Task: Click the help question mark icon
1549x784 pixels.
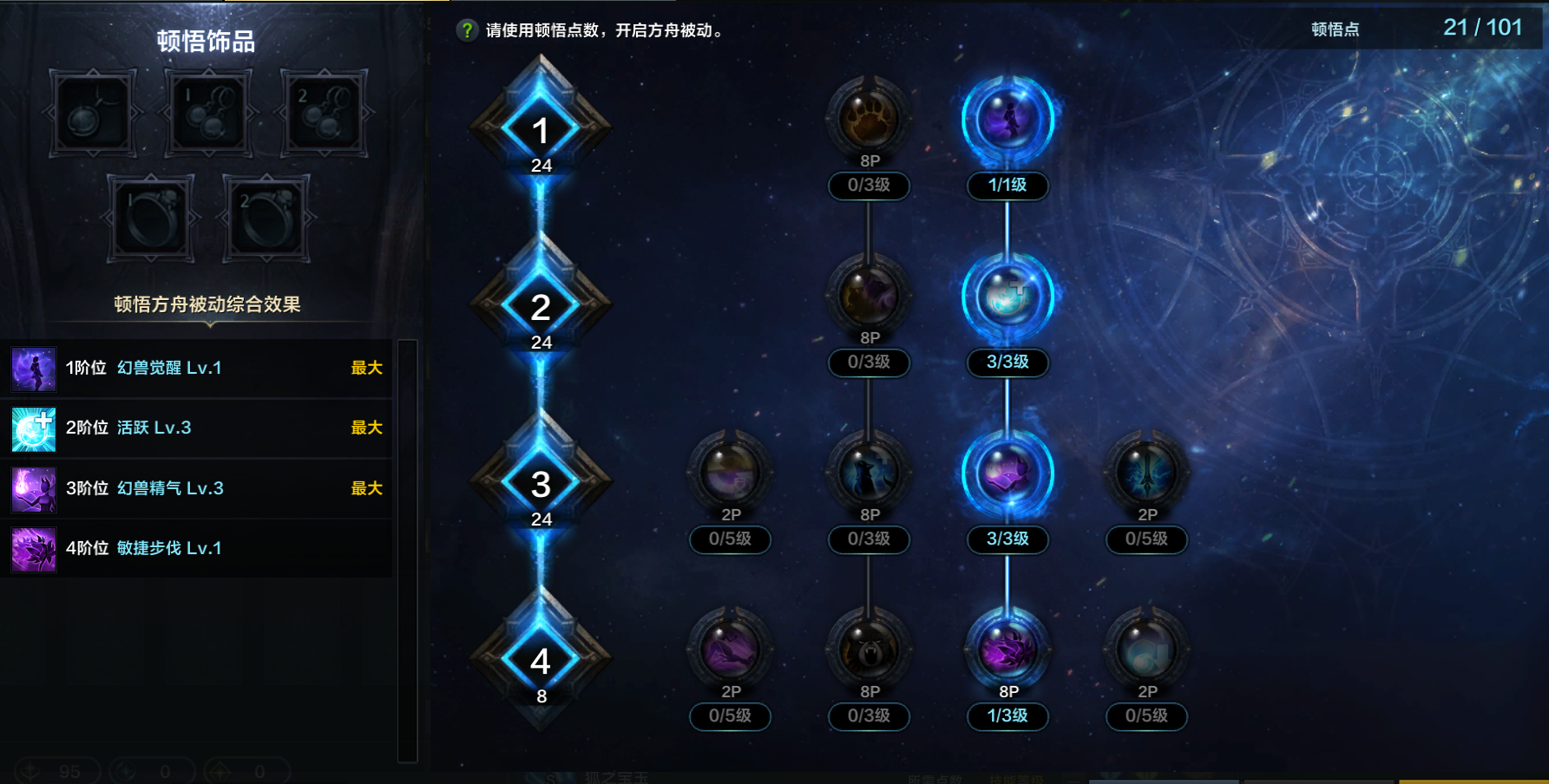Action: pos(465,28)
